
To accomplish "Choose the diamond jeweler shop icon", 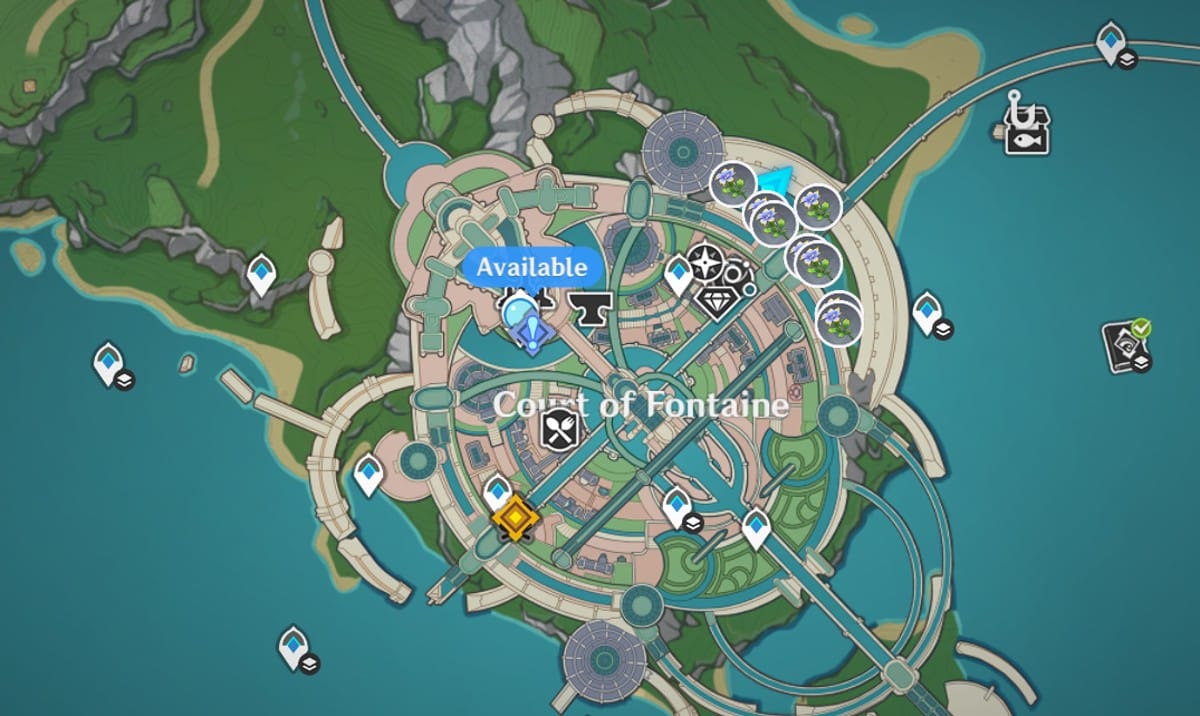I will click(x=717, y=299).
